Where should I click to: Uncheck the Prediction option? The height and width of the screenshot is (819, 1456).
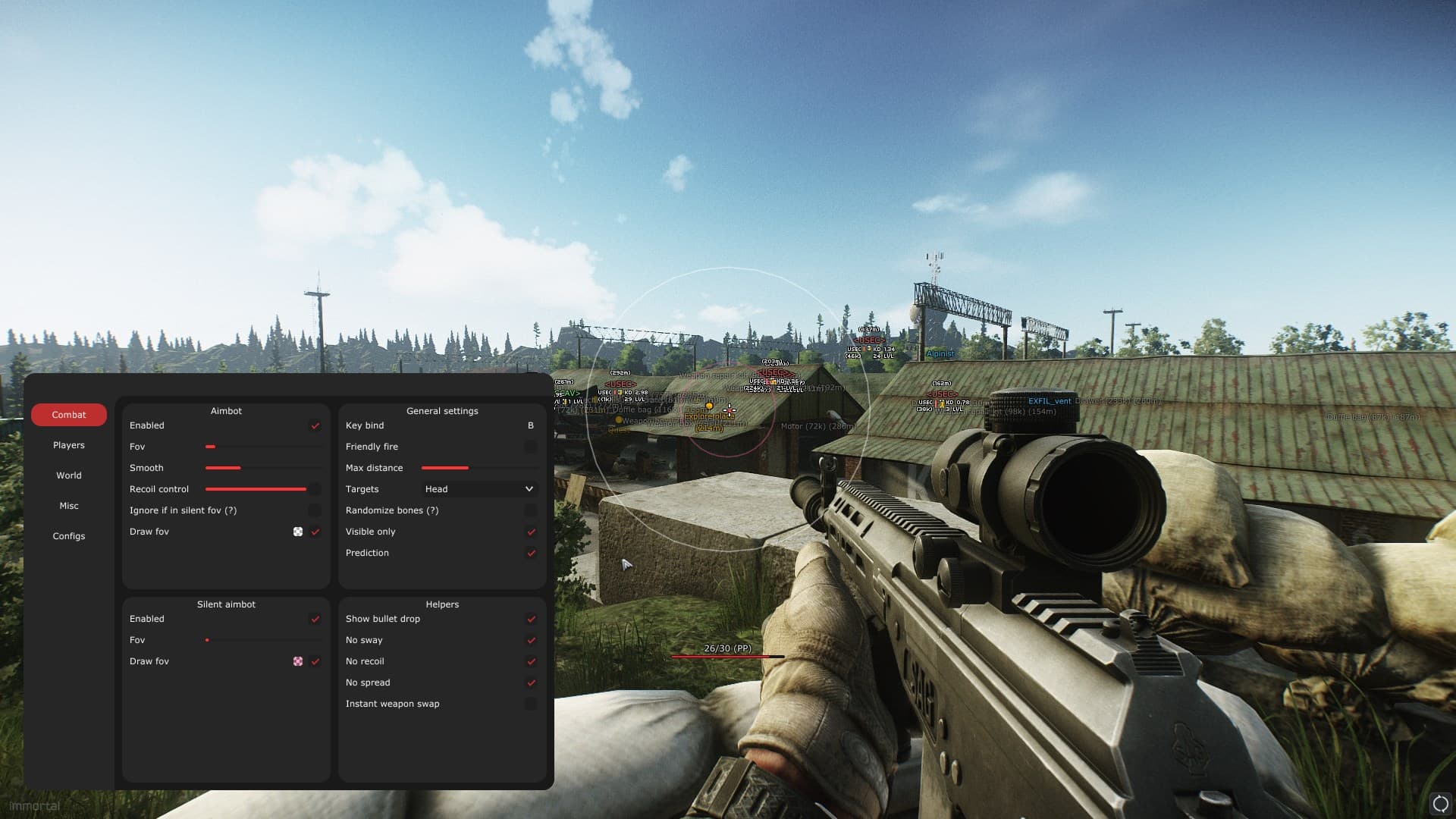531,553
